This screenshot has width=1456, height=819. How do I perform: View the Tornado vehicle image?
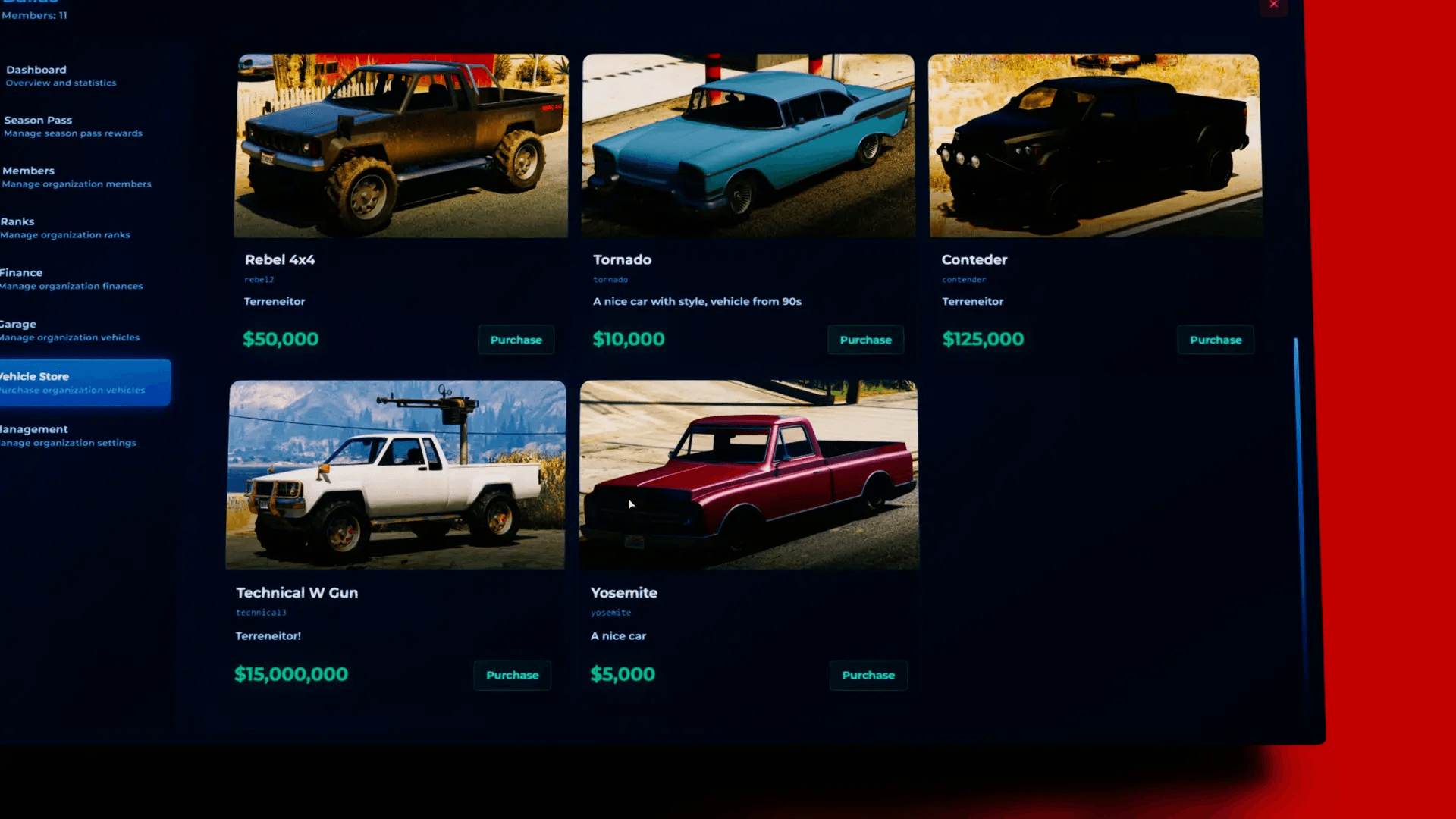(x=748, y=145)
